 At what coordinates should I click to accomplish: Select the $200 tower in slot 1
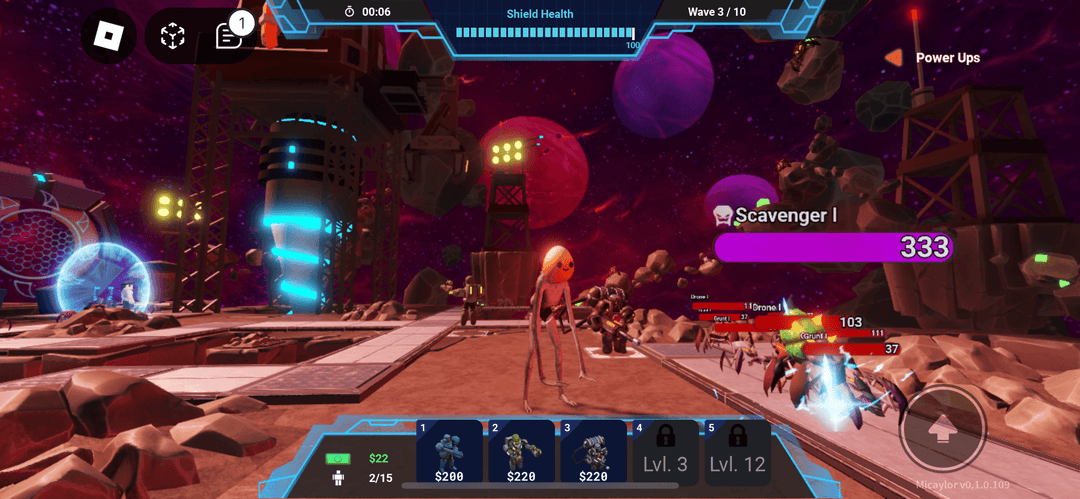click(x=449, y=453)
